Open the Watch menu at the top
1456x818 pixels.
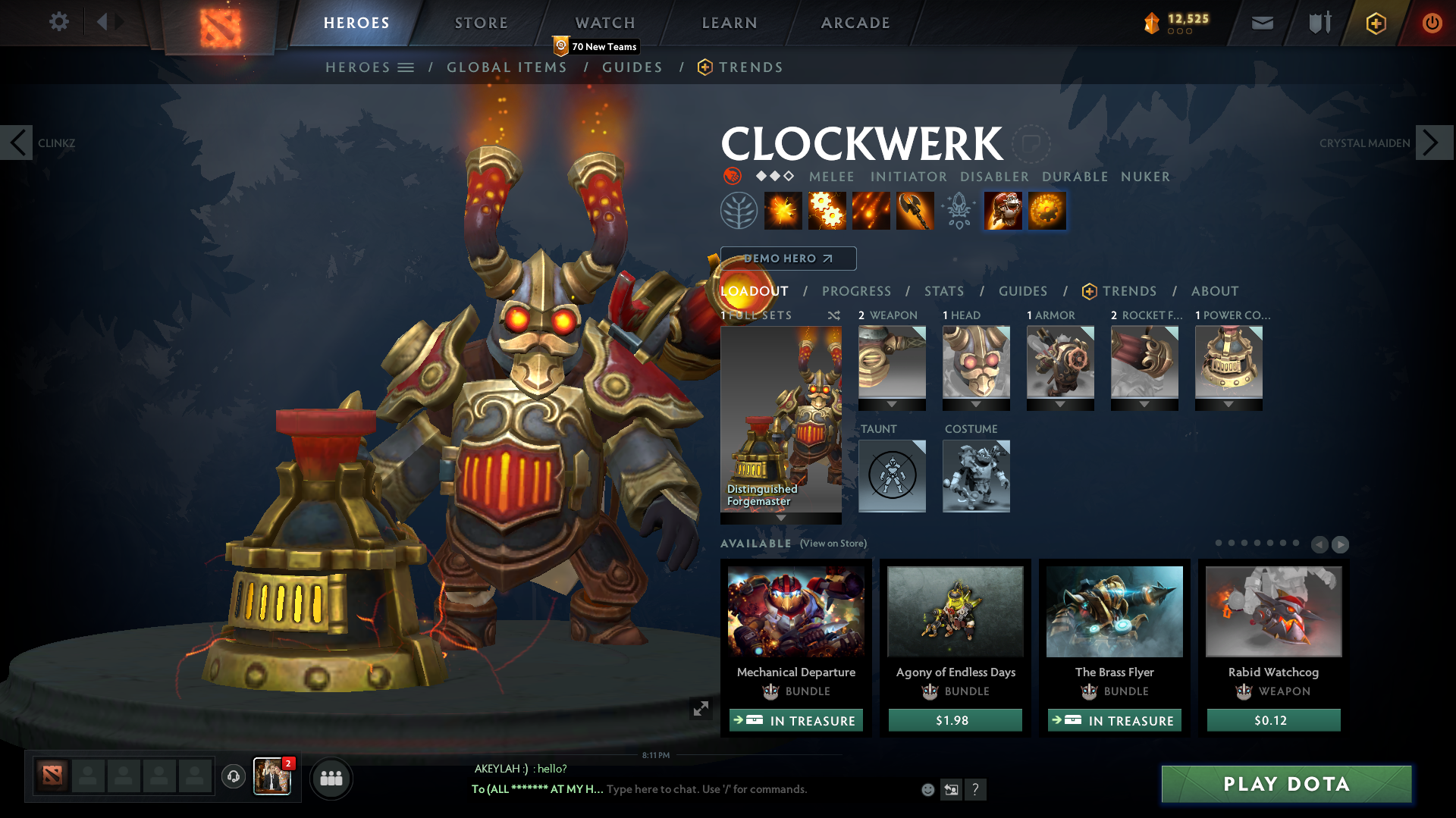tap(604, 23)
